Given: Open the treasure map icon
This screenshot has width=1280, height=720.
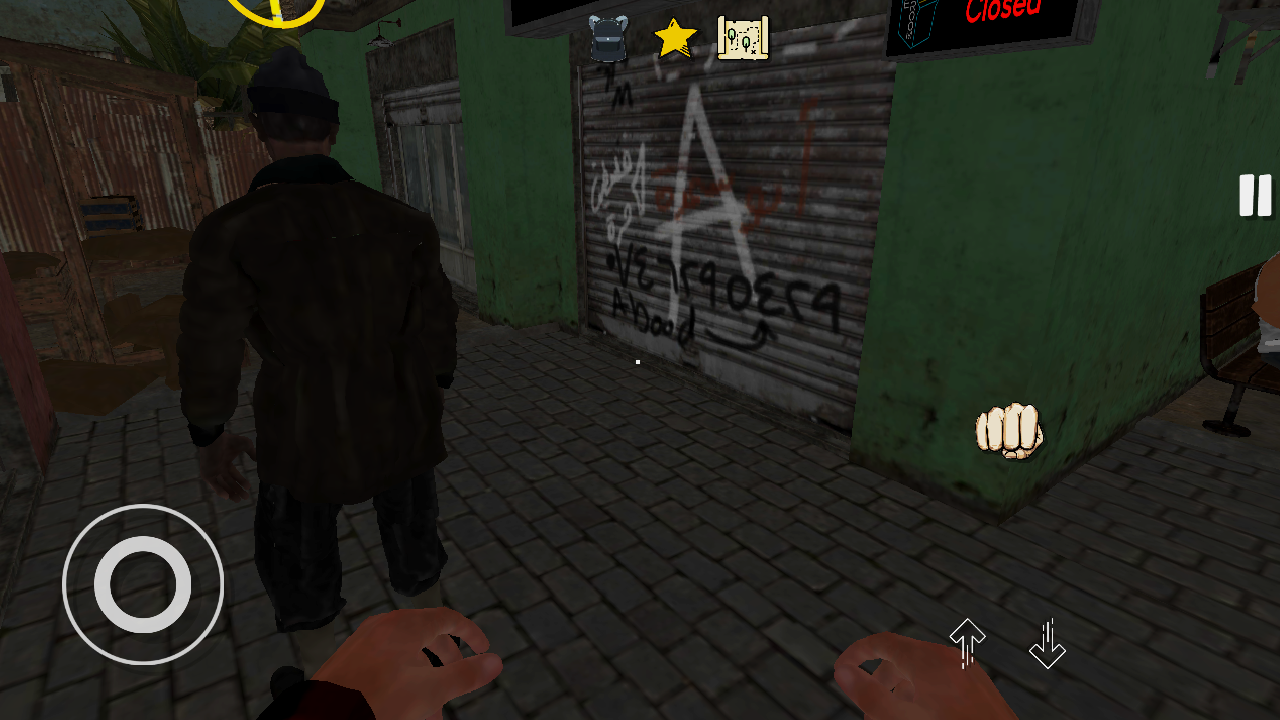Looking at the screenshot, I should tap(741, 38).
